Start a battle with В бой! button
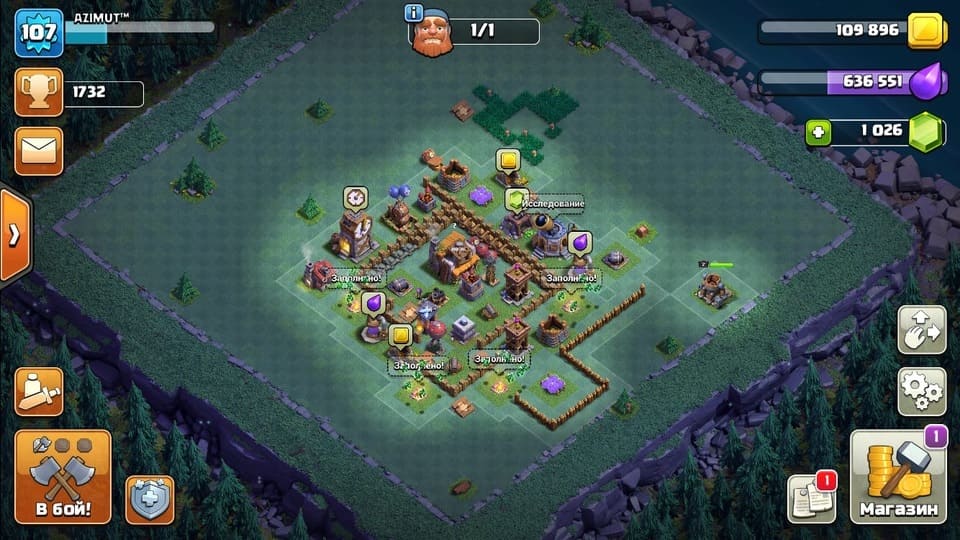Image resolution: width=960 pixels, height=540 pixels. click(63, 477)
